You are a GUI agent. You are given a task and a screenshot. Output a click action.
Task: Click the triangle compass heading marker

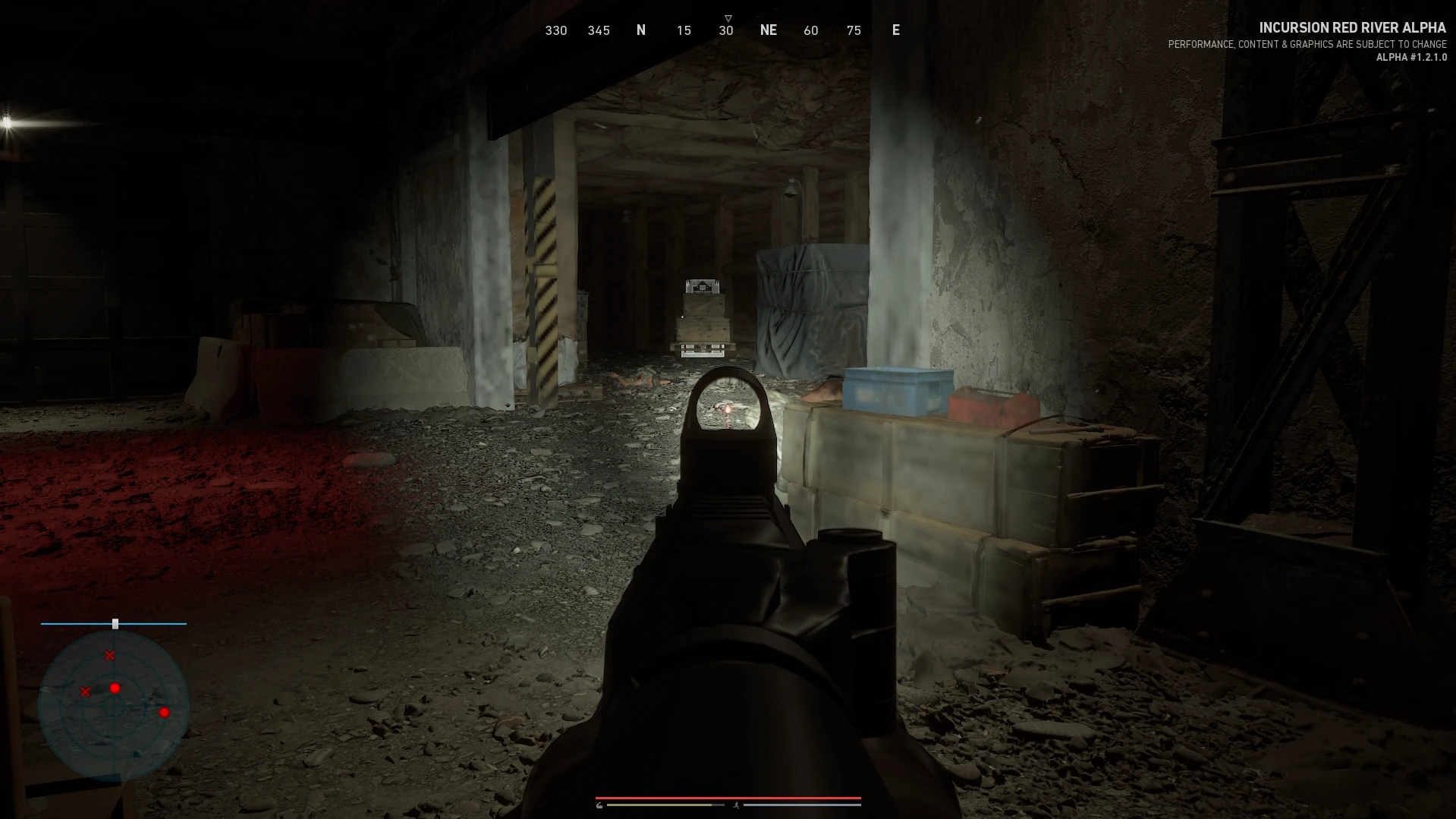(728, 17)
